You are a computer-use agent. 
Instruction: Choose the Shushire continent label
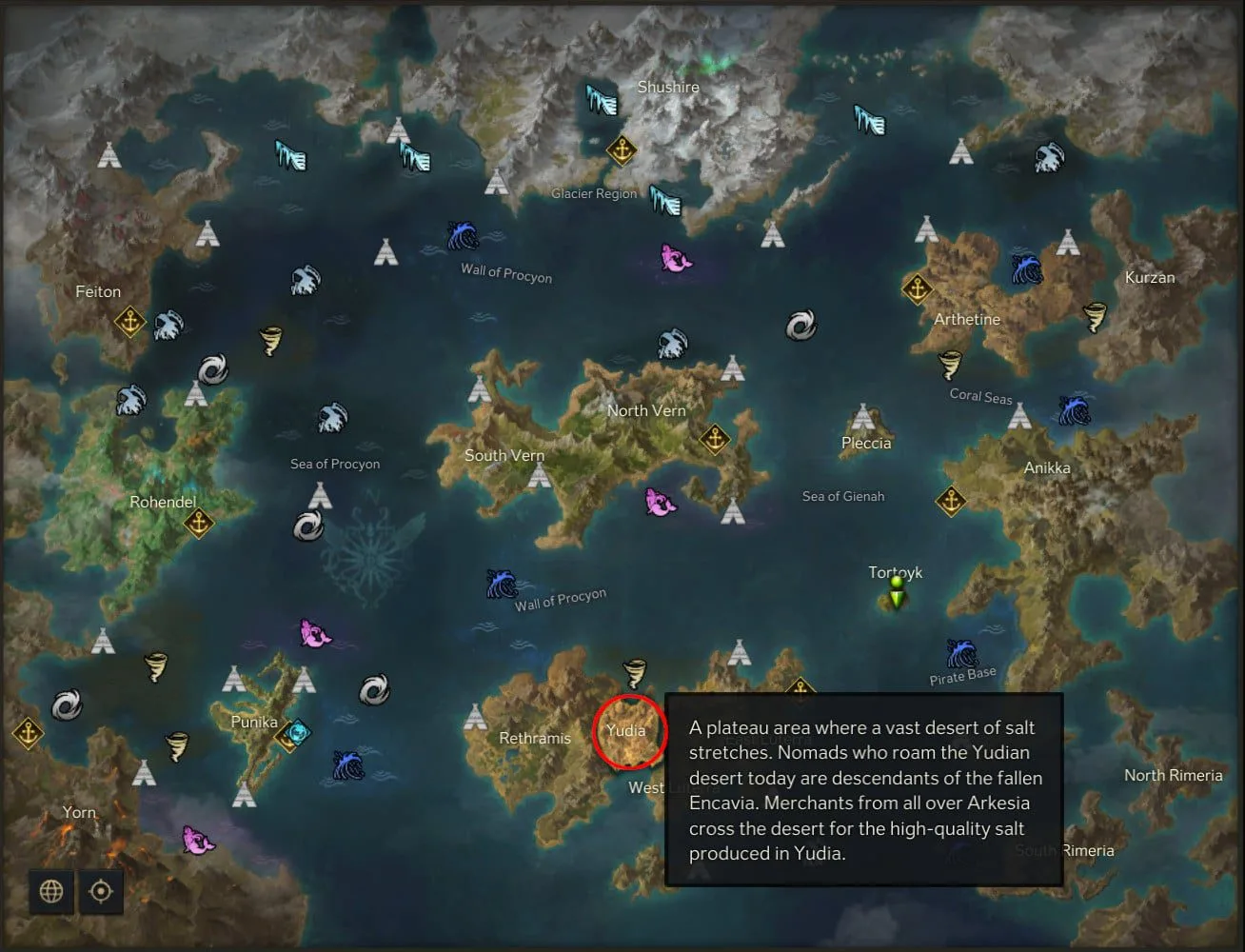pos(668,88)
